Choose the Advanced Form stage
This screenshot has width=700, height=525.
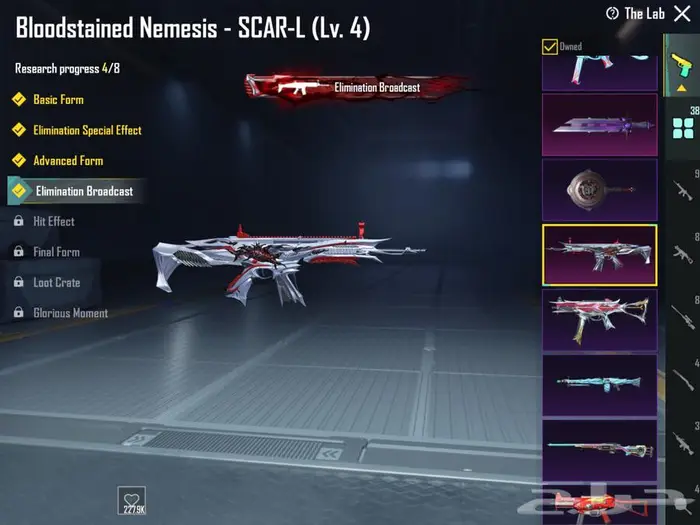point(67,160)
